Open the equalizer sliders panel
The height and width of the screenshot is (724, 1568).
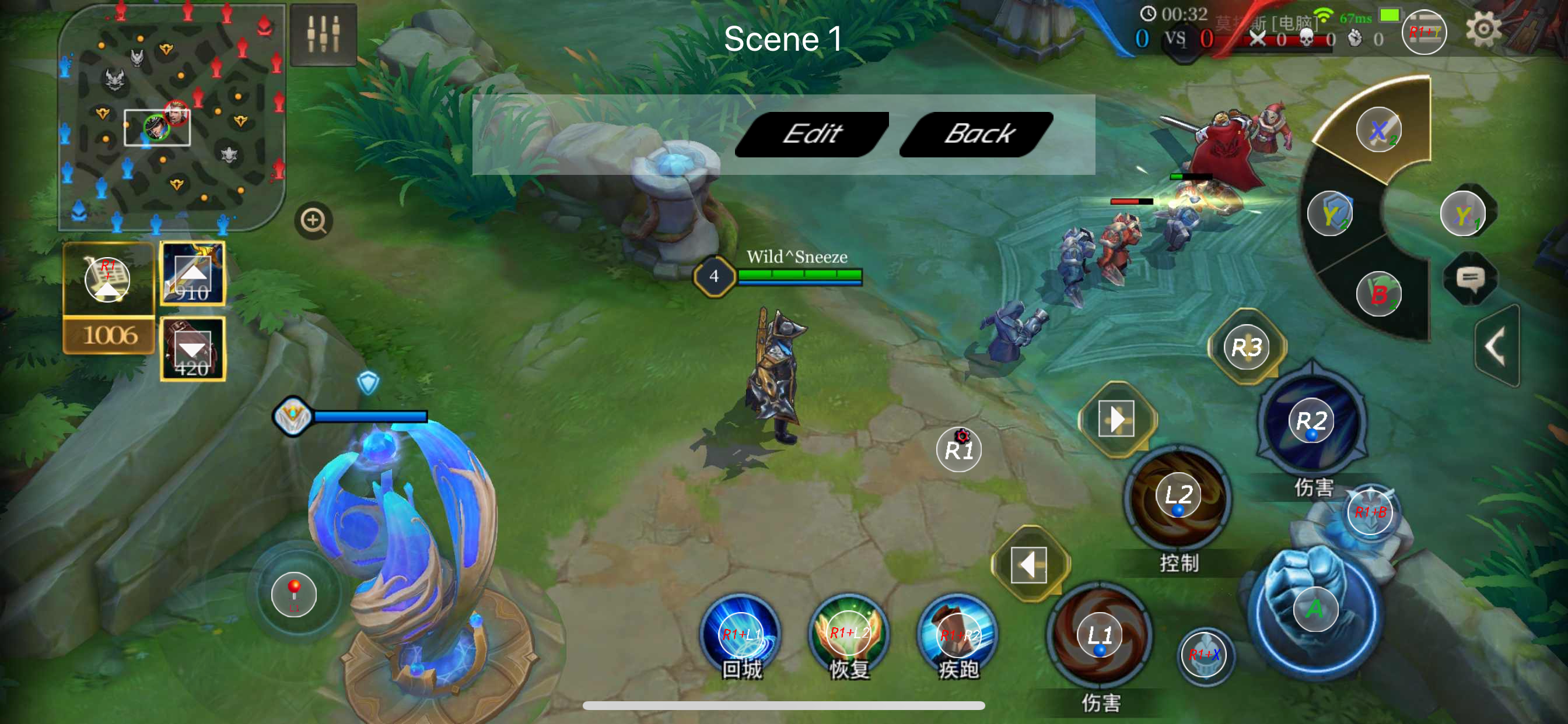(323, 34)
